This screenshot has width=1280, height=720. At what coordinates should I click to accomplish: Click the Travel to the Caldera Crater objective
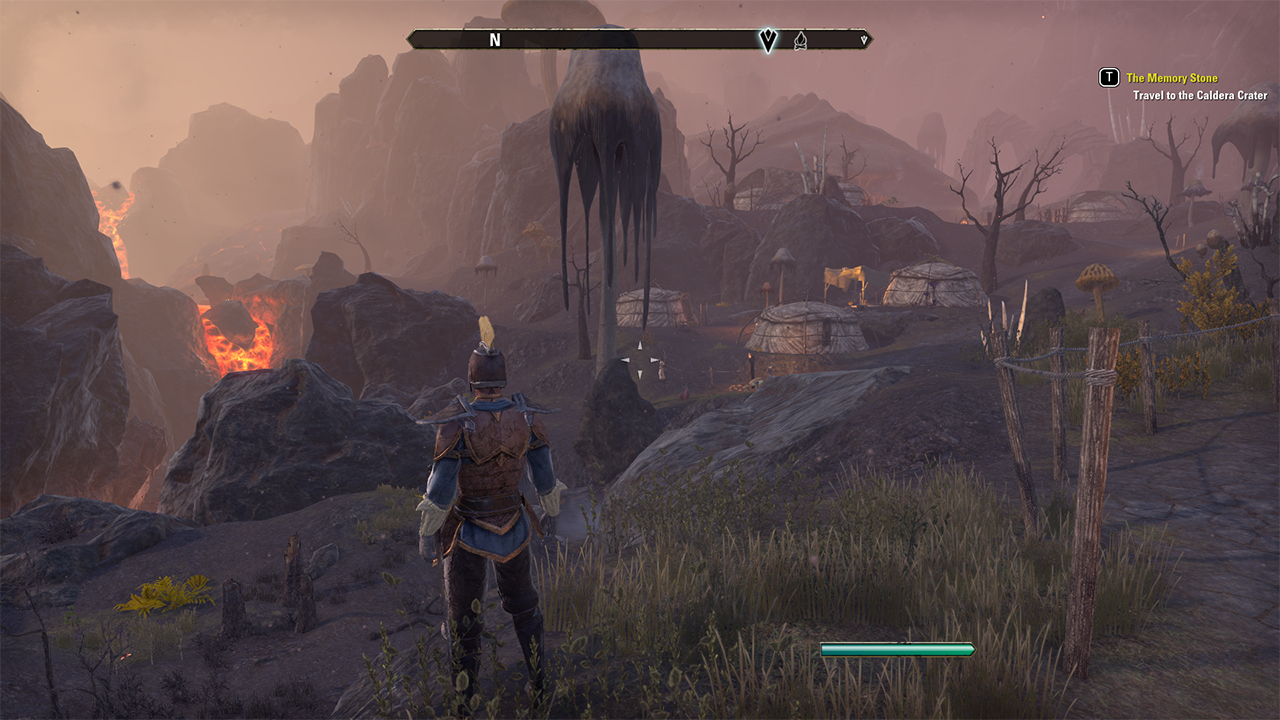[1200, 96]
